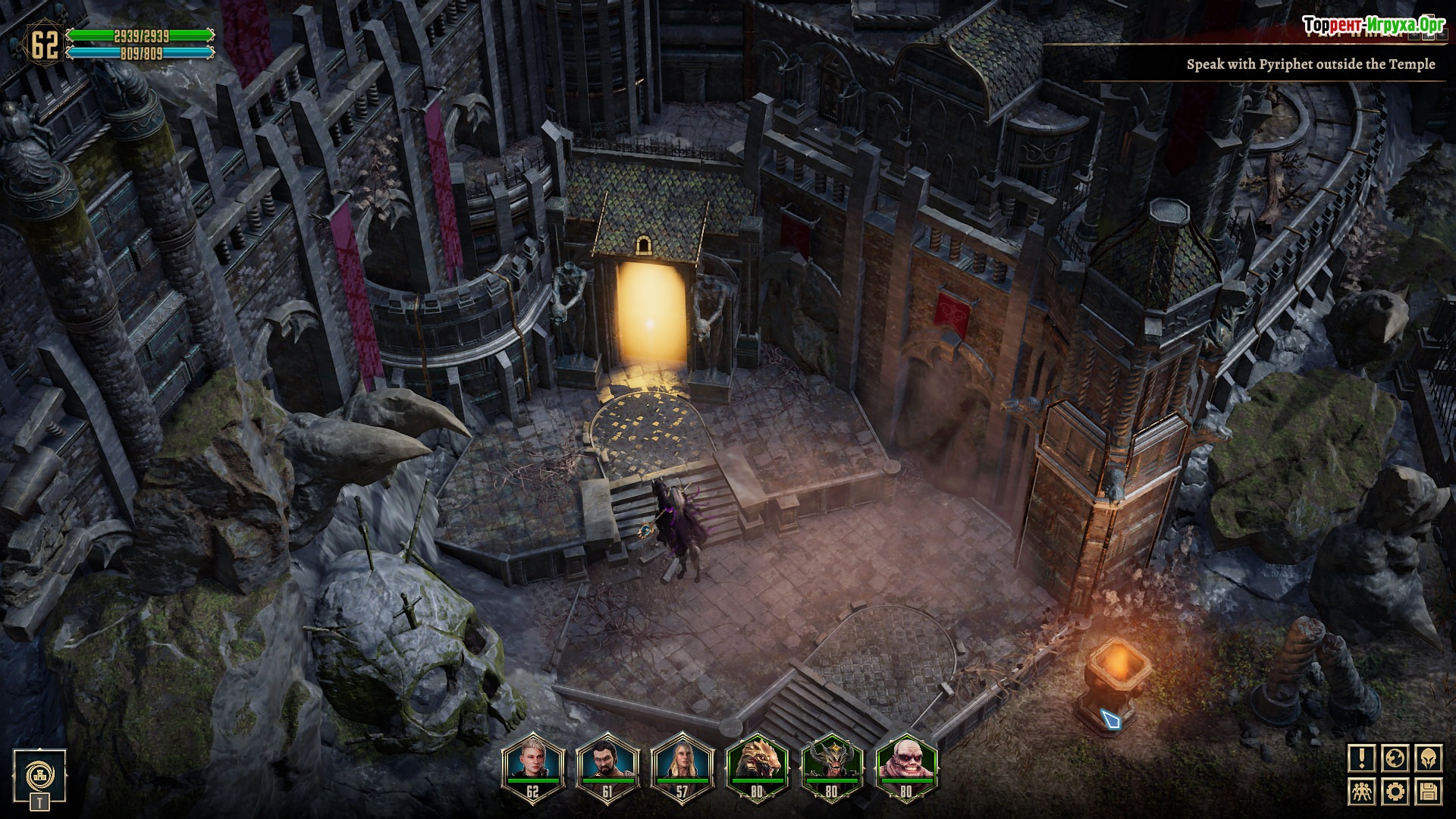The image size is (1456, 819).
Task: Select the short-haired level 62 woman portrait
Action: [532, 760]
